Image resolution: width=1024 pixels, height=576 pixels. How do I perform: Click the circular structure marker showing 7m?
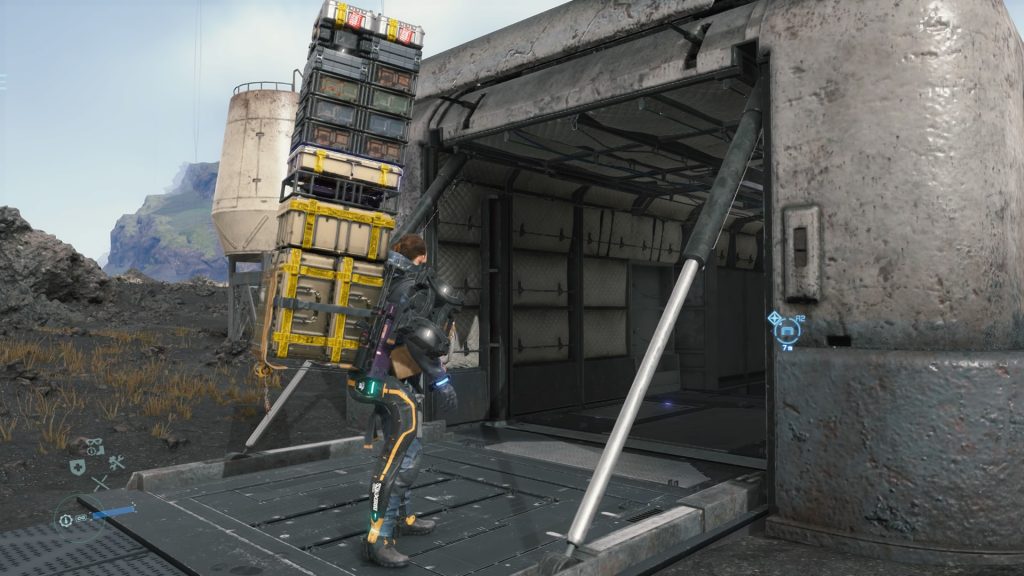pyautogui.click(x=787, y=329)
